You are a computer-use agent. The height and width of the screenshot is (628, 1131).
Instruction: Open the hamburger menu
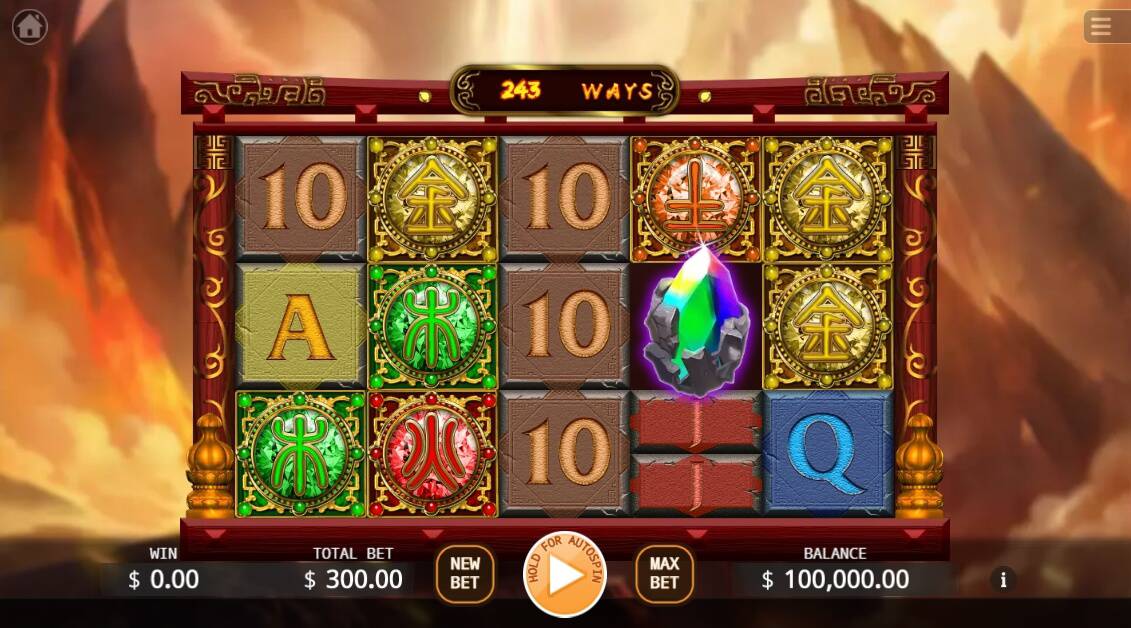point(1101,27)
